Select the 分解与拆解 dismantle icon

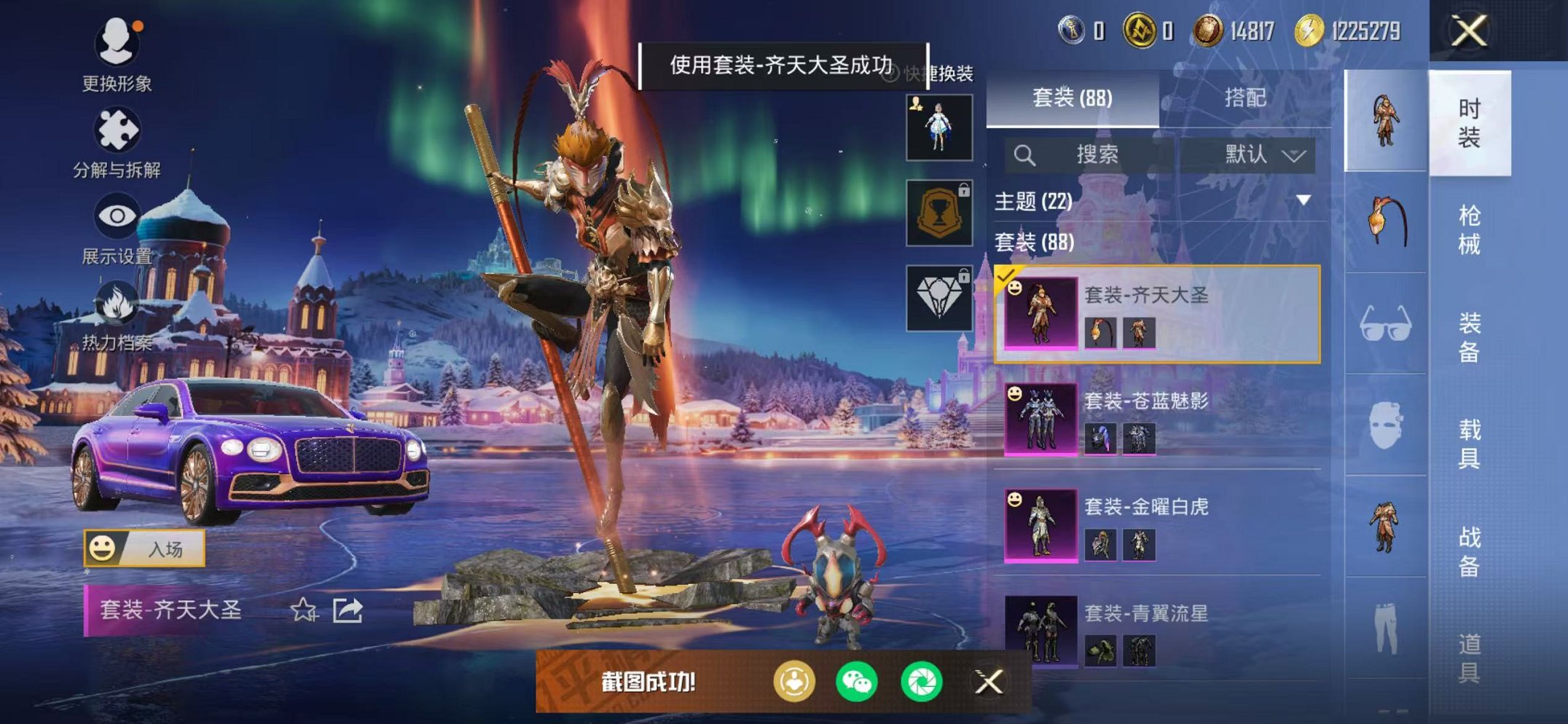click(119, 127)
